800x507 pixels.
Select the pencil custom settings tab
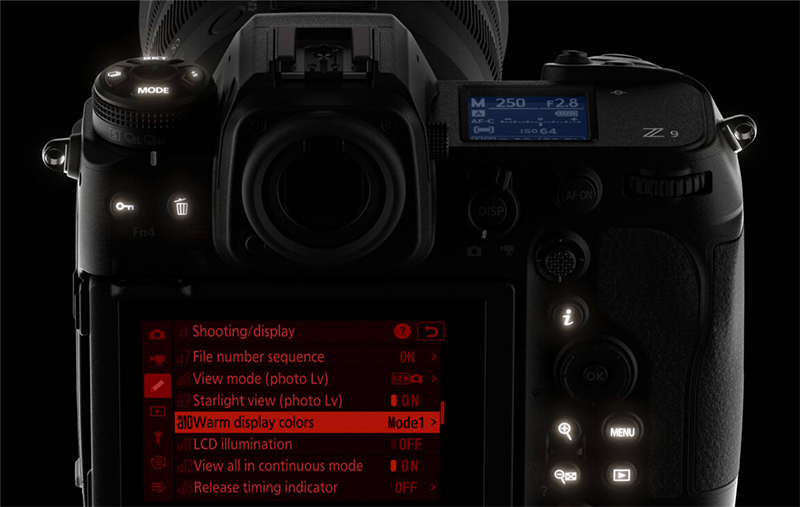[x=157, y=385]
